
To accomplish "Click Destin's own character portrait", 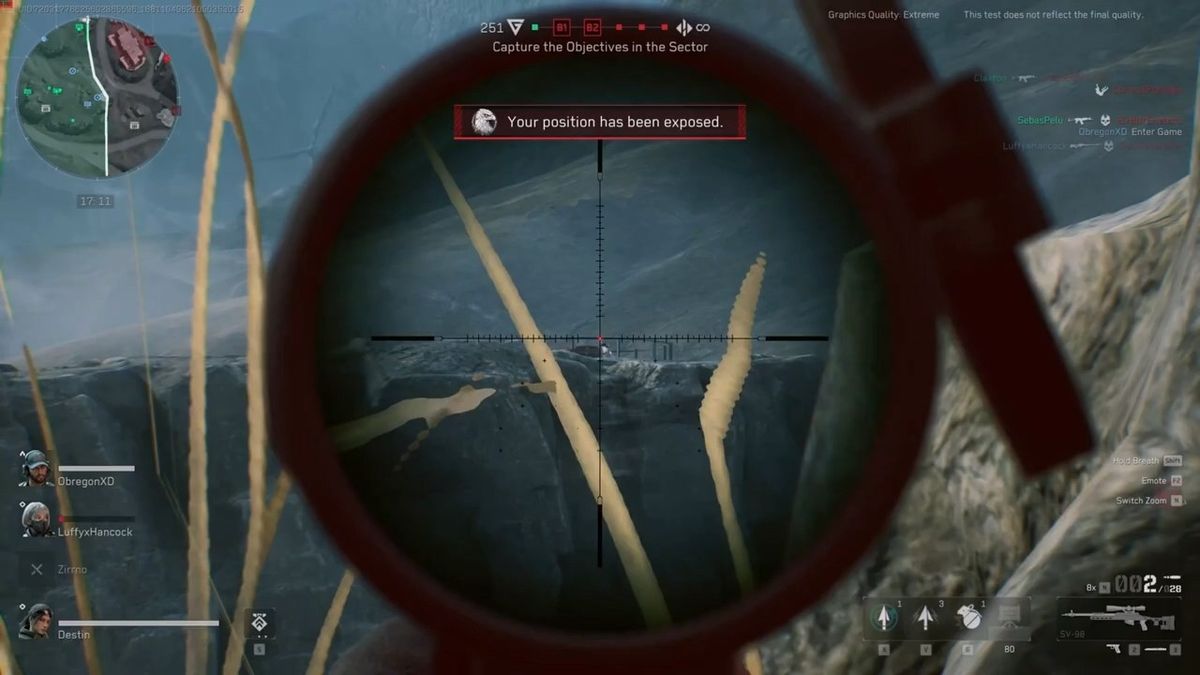I will tap(35, 621).
